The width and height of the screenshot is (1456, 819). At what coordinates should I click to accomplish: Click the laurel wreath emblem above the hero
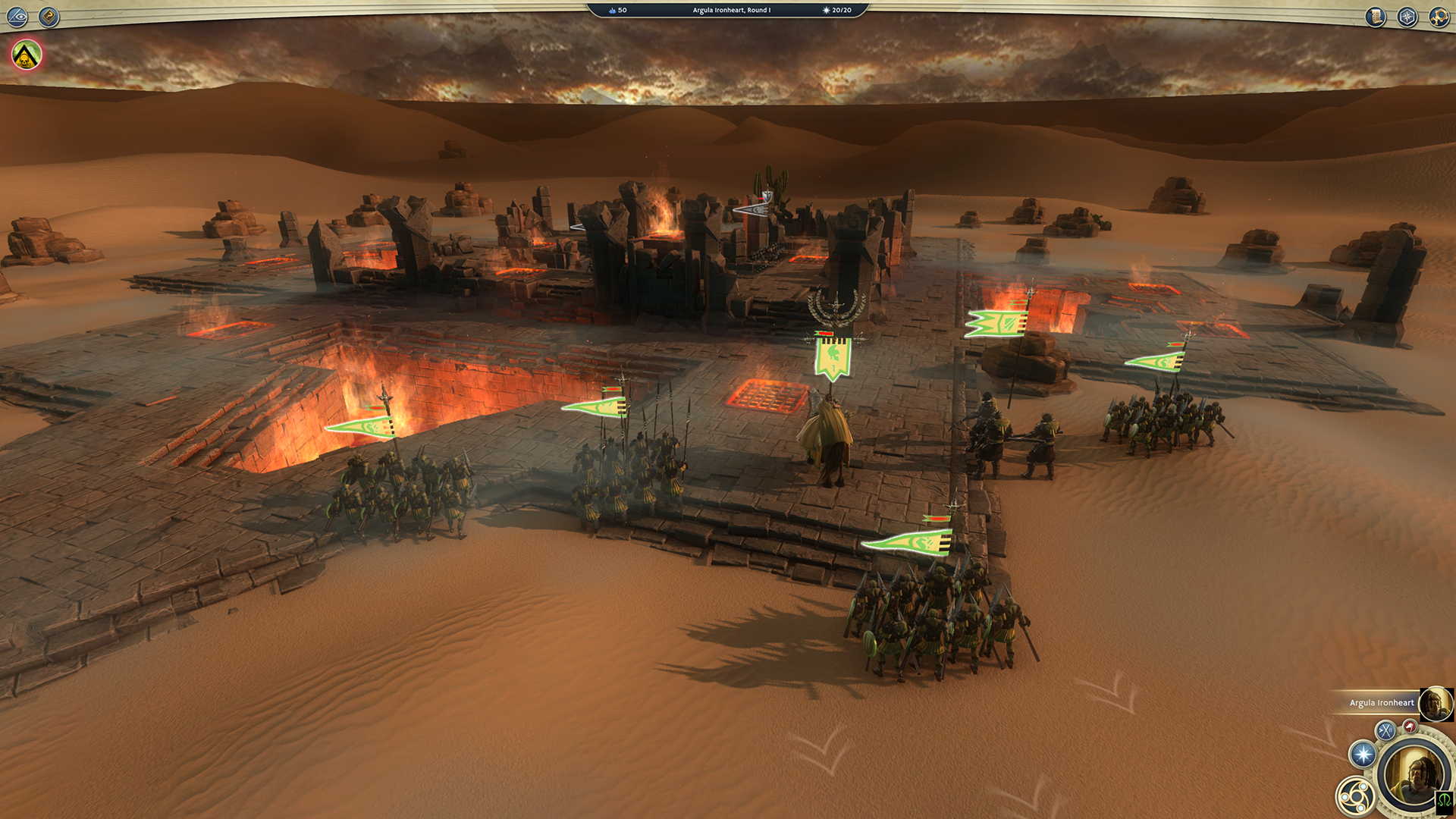835,309
